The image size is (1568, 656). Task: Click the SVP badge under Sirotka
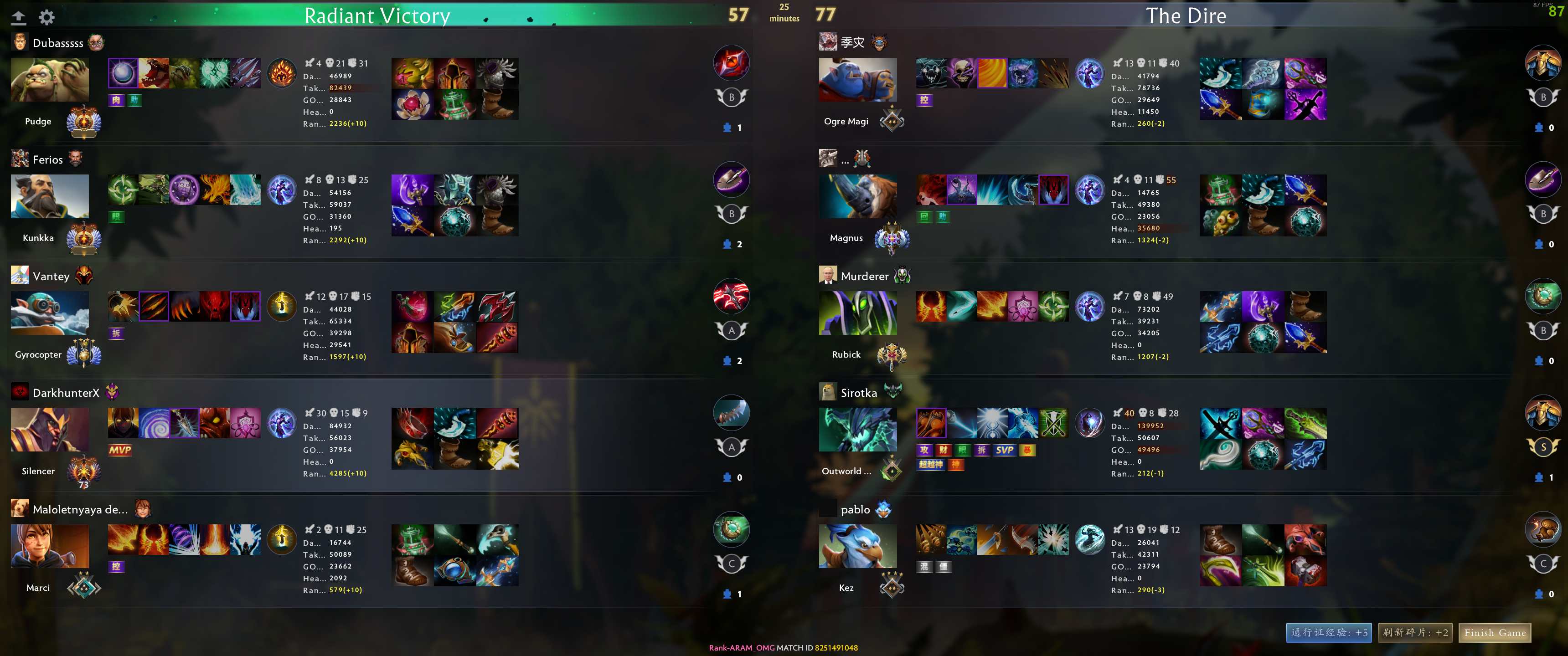(1004, 450)
